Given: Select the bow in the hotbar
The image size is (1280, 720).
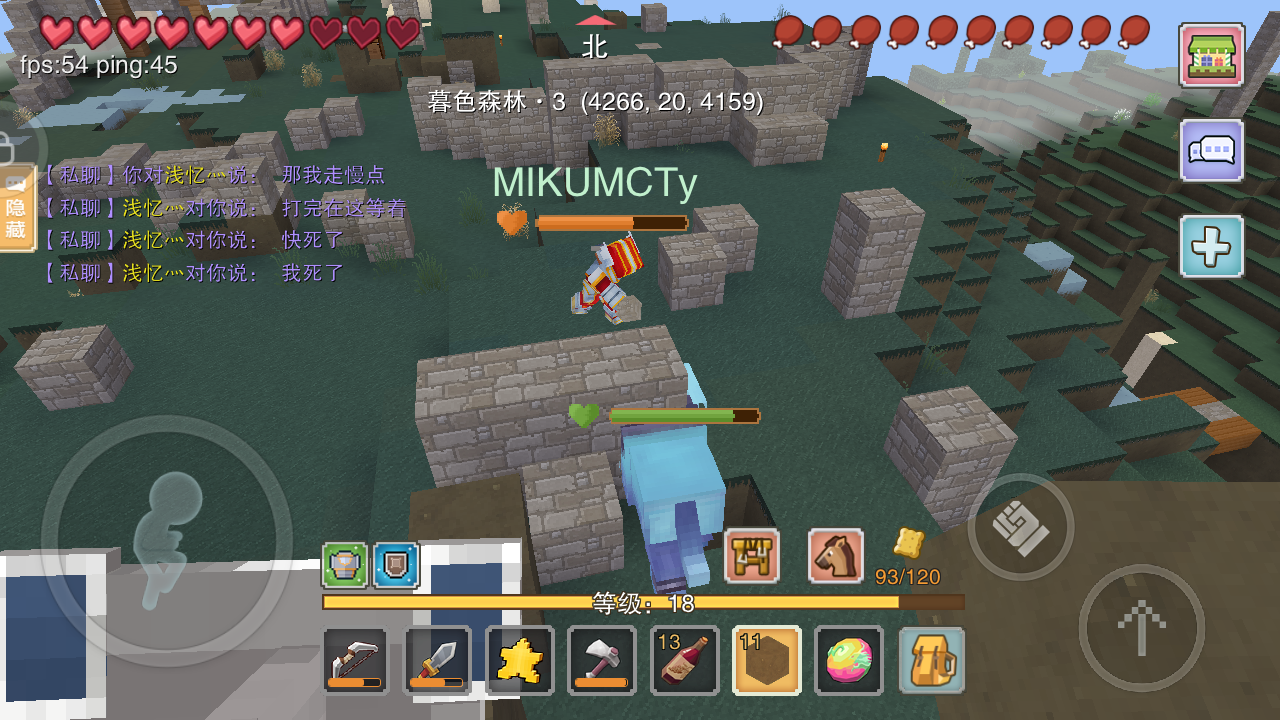Looking at the screenshot, I should [355, 660].
